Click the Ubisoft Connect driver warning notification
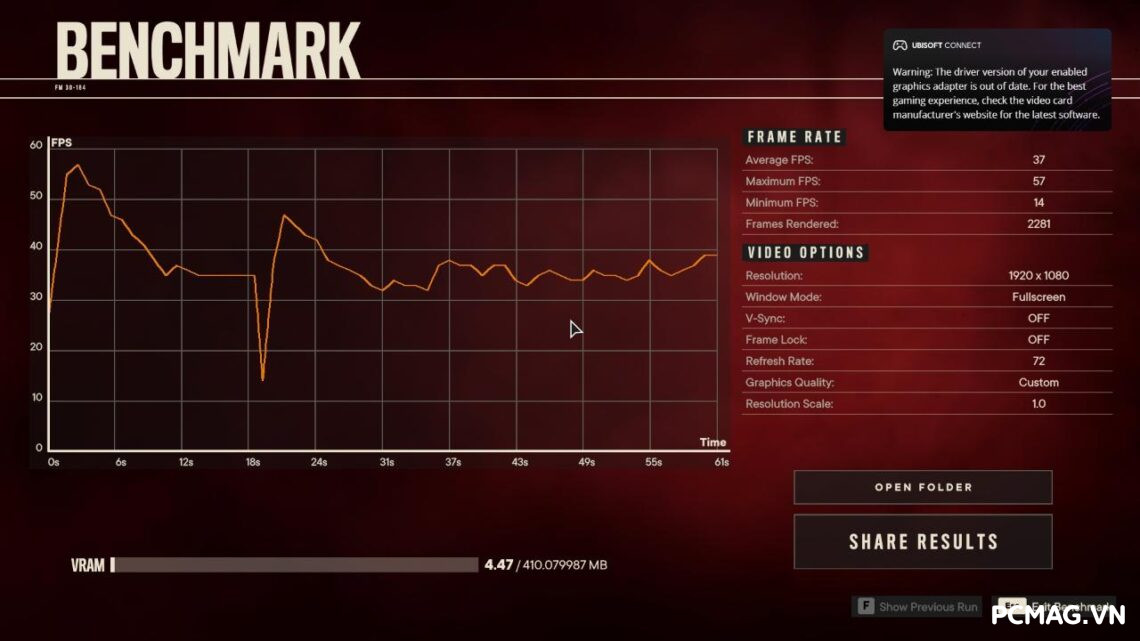 click(x=996, y=80)
